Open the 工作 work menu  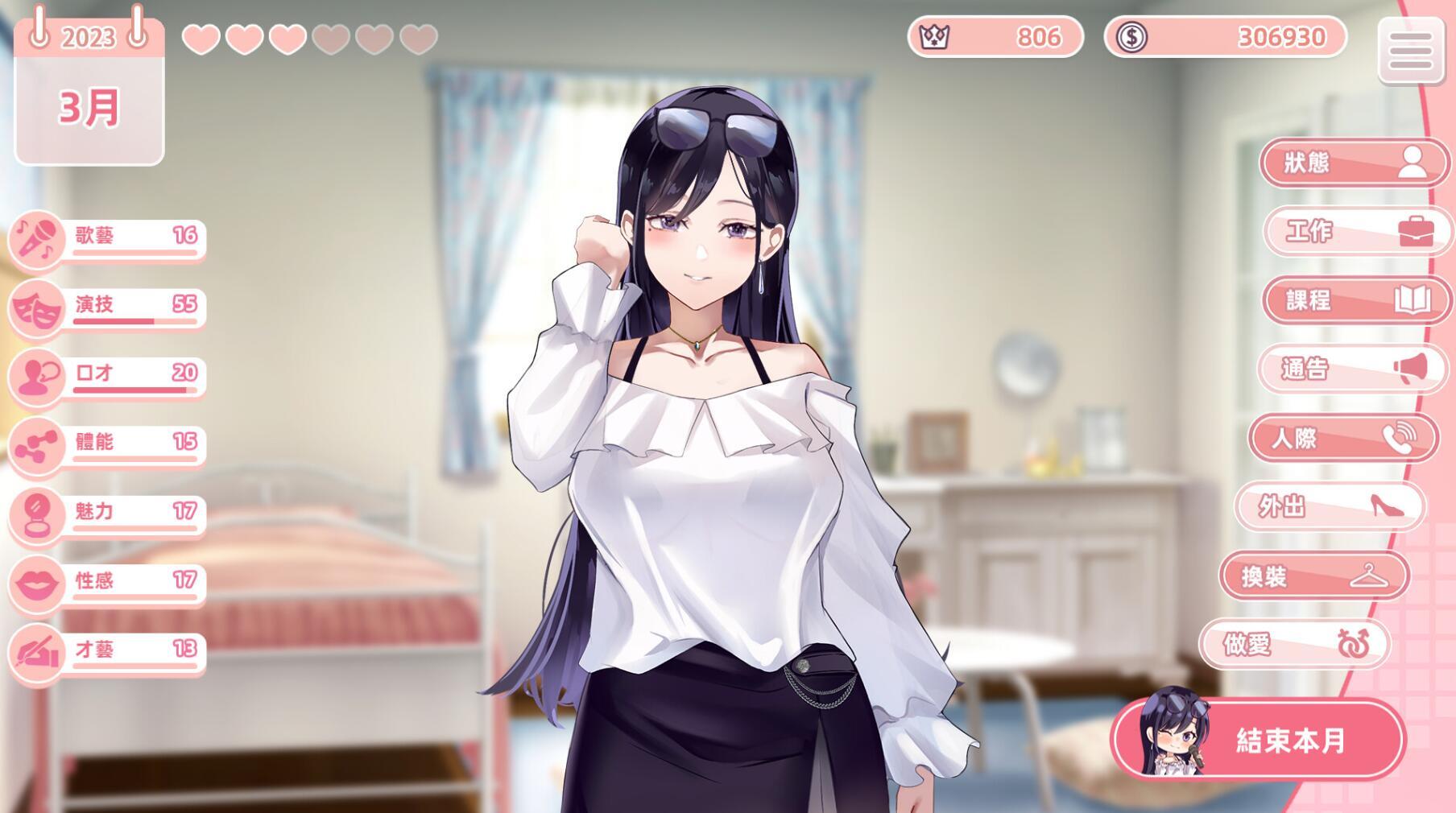1359,231
